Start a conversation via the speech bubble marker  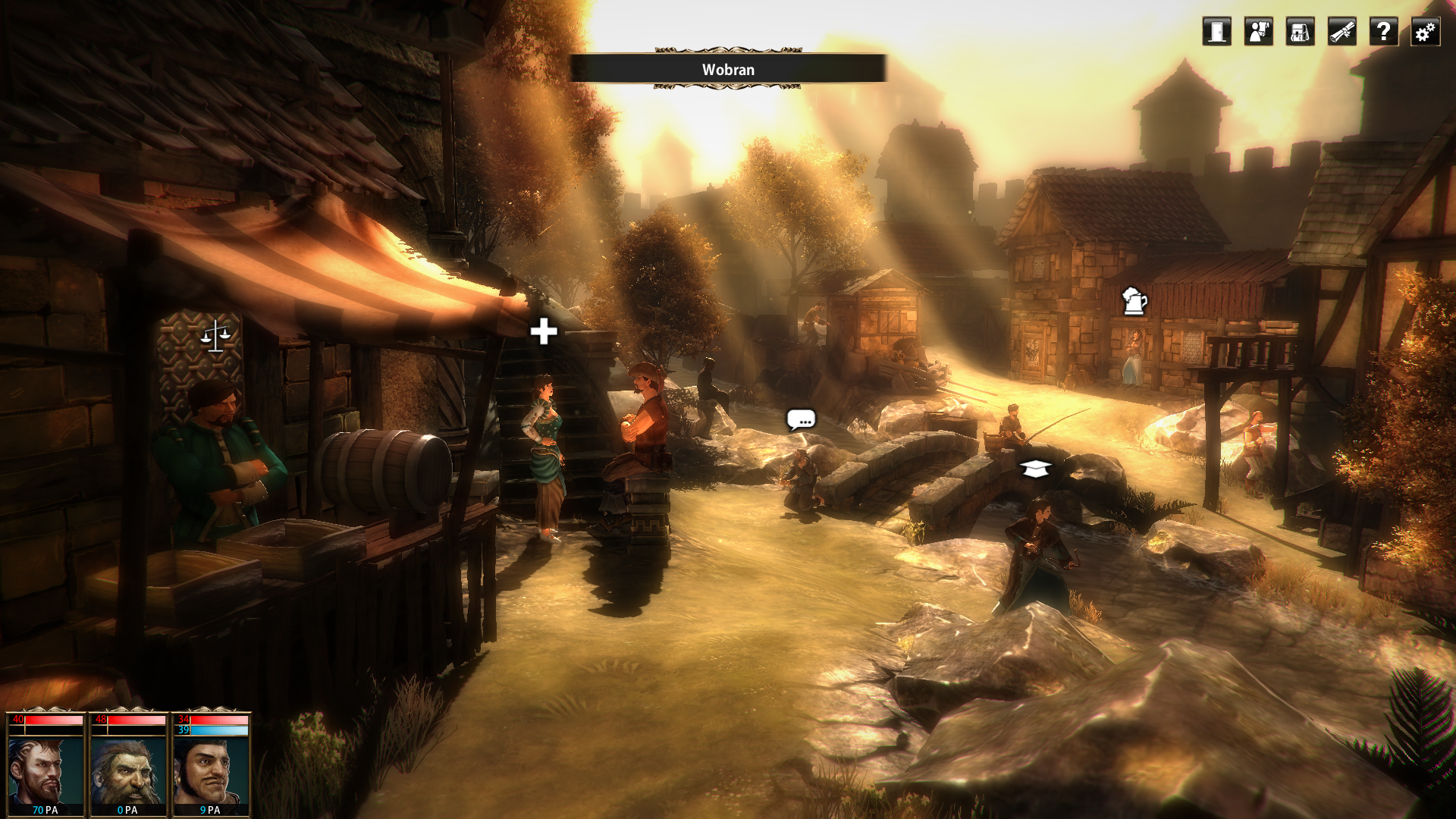click(801, 419)
